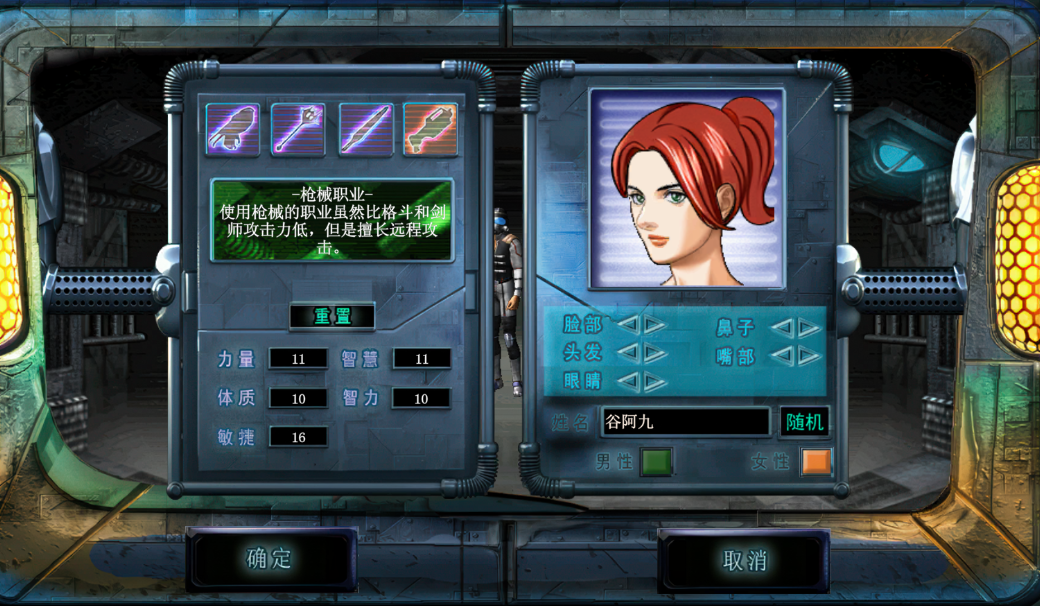Screen dimensions: 1040x606
Task: Pick the sword class icon
Action: point(365,129)
